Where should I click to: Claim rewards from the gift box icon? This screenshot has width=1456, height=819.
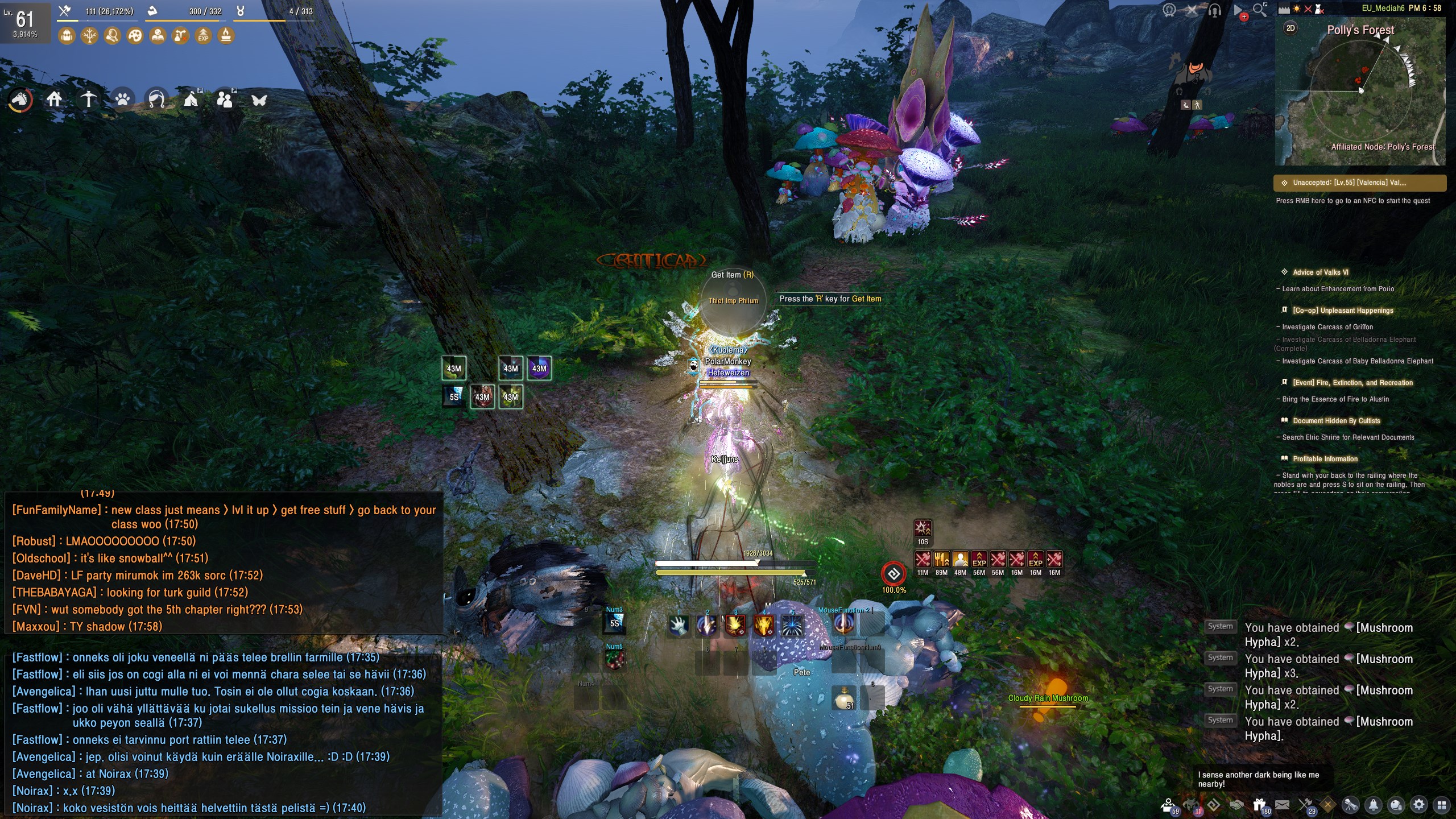(1260, 804)
